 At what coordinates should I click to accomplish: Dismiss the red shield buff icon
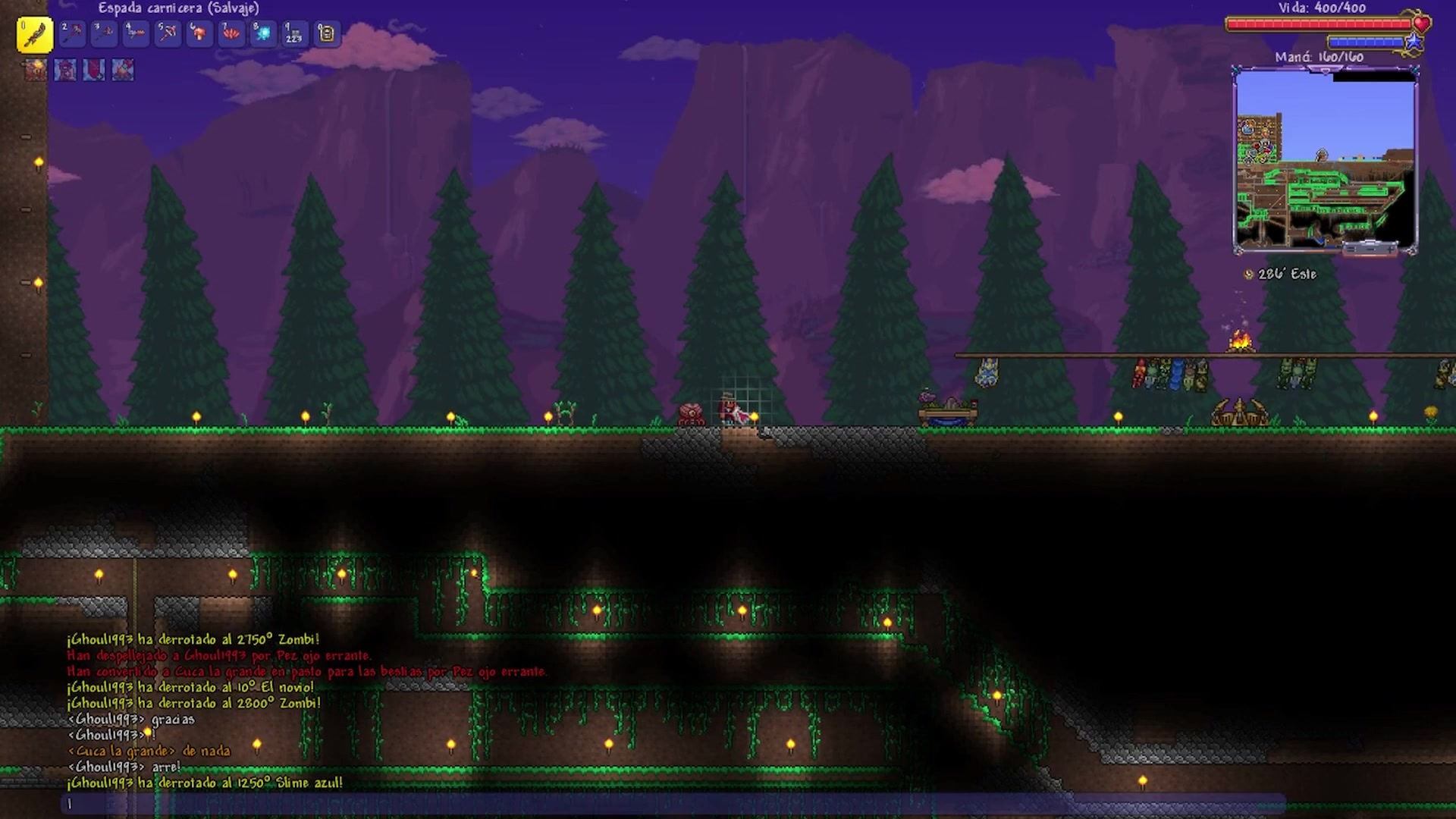[x=94, y=70]
